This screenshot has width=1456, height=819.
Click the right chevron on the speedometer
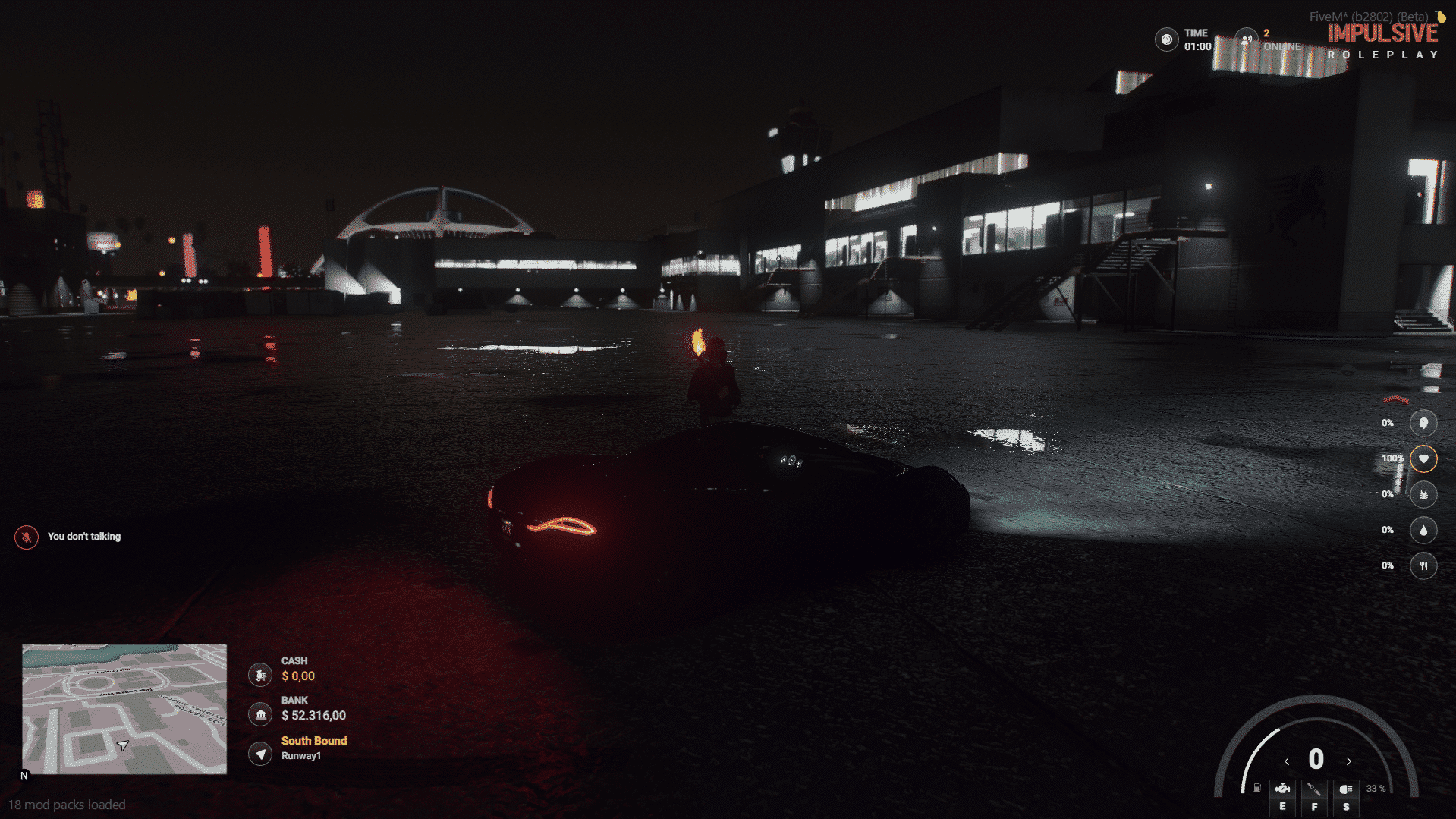[x=1349, y=761]
